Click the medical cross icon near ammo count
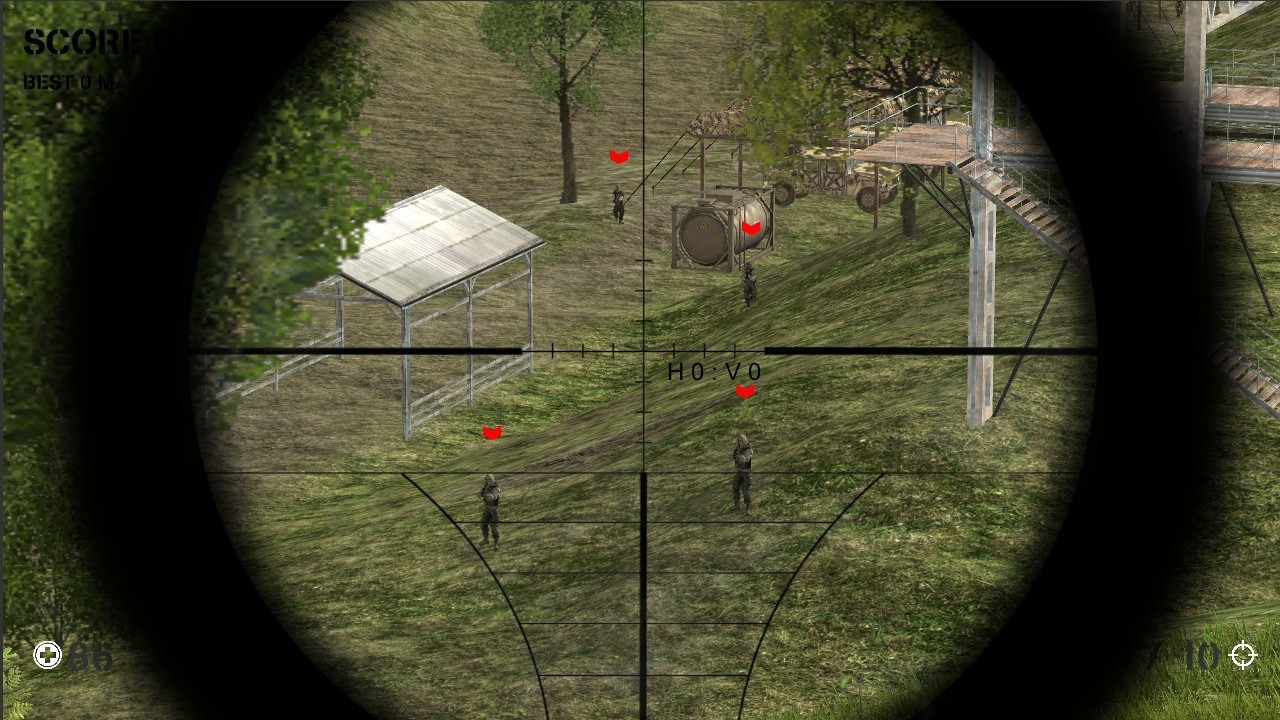1280x720 pixels. (46, 655)
